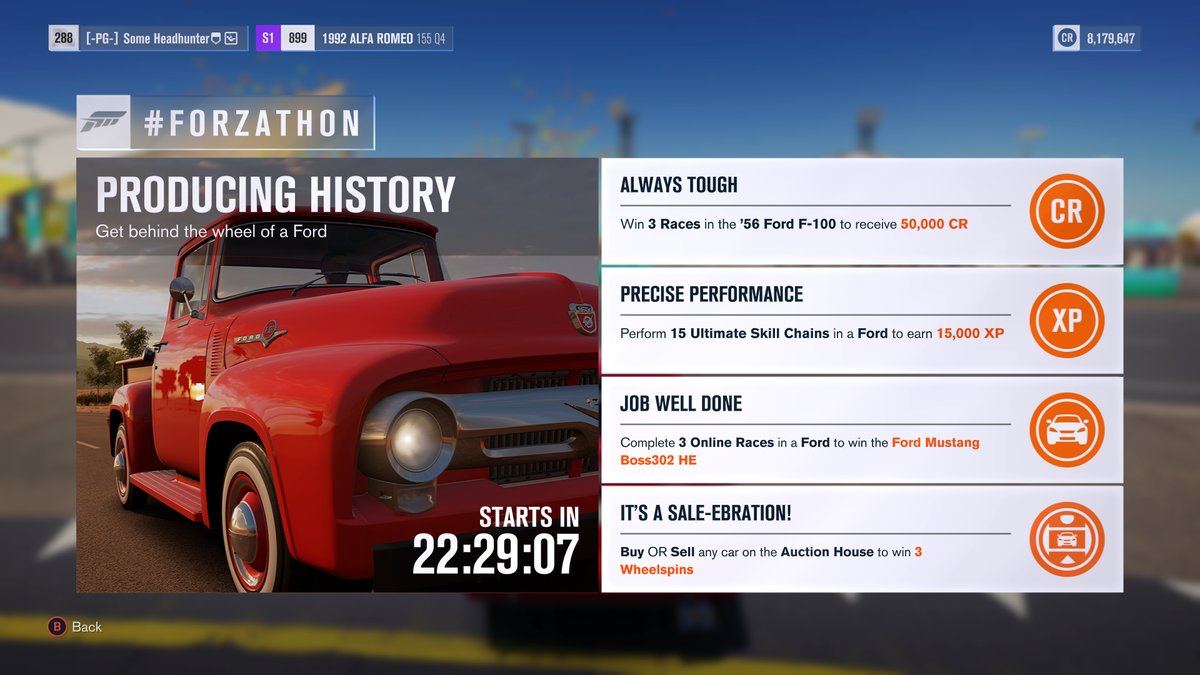
Task: Select the Always Tough challenge row
Action: [815, 211]
